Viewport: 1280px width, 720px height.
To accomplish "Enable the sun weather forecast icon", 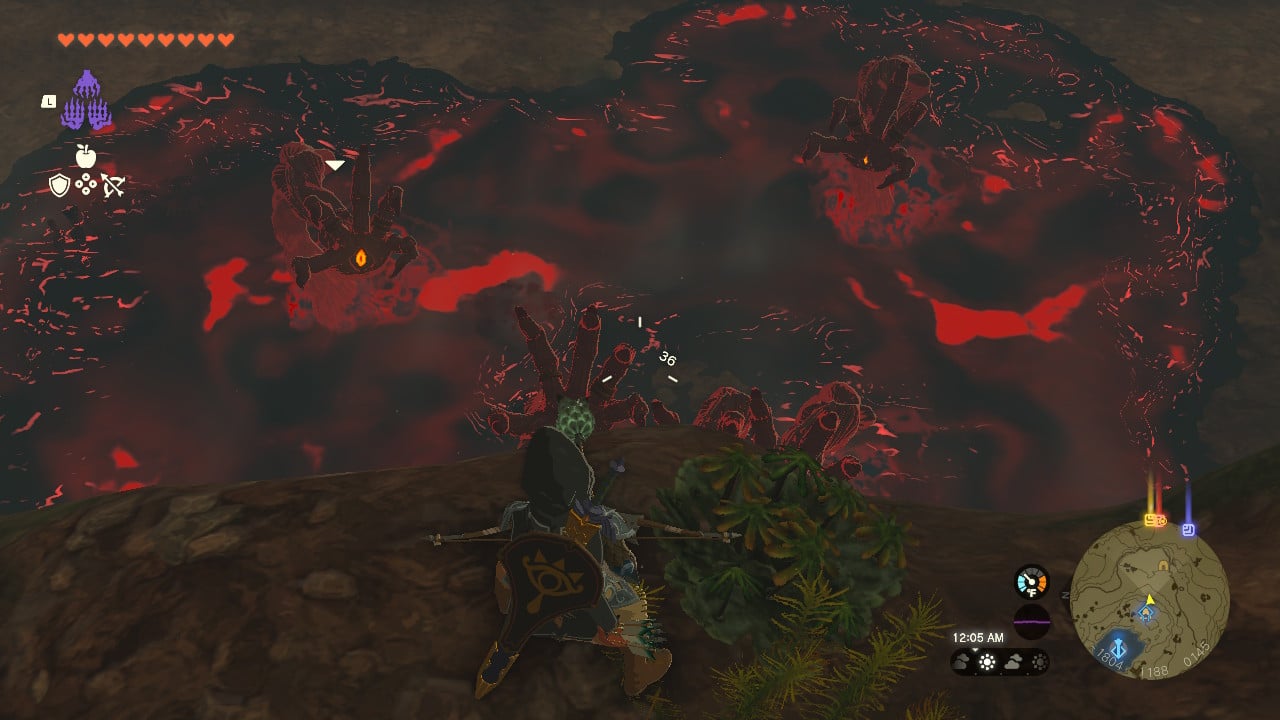I will 986,661.
